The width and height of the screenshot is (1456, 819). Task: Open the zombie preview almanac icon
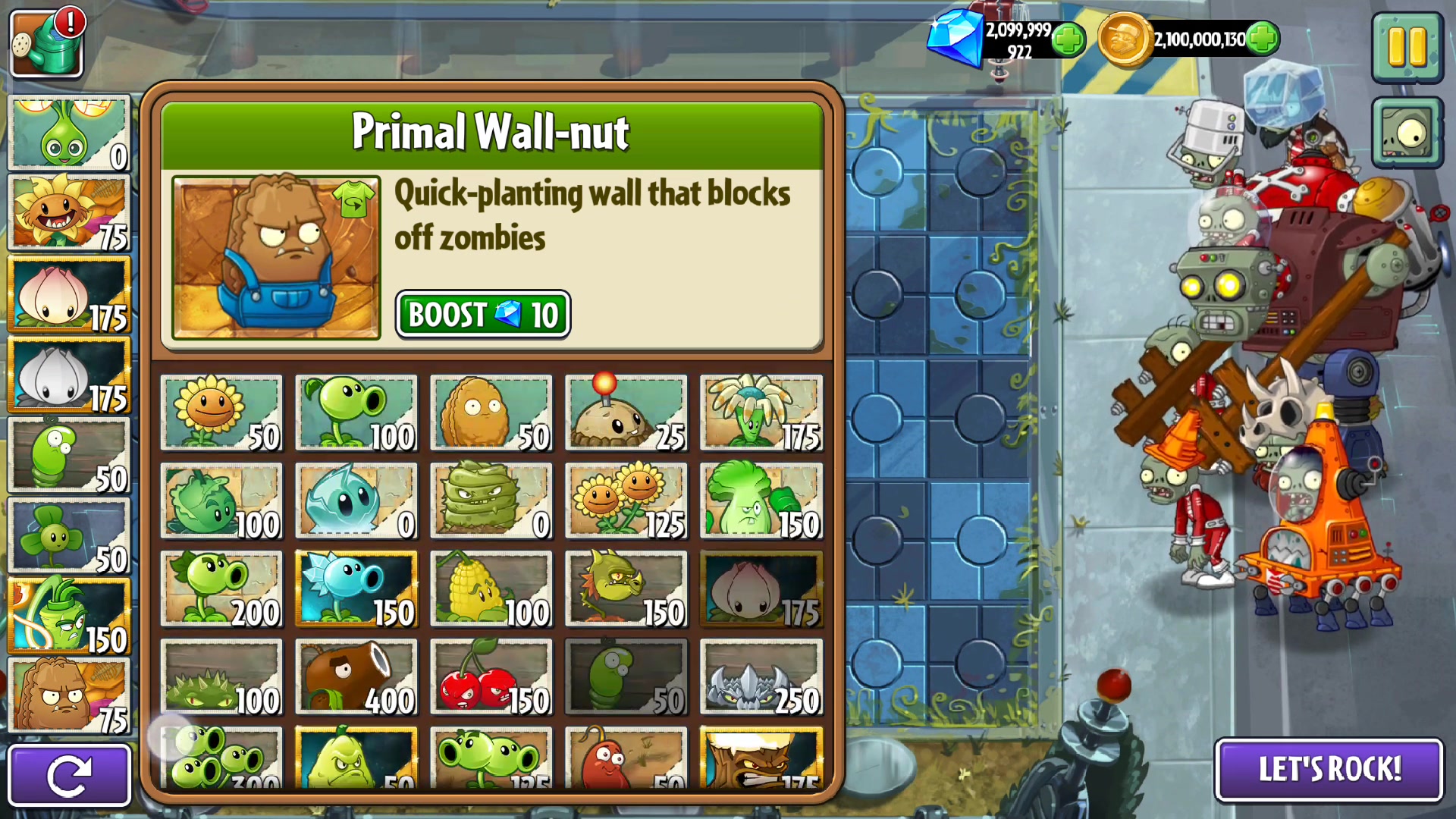point(1407,133)
